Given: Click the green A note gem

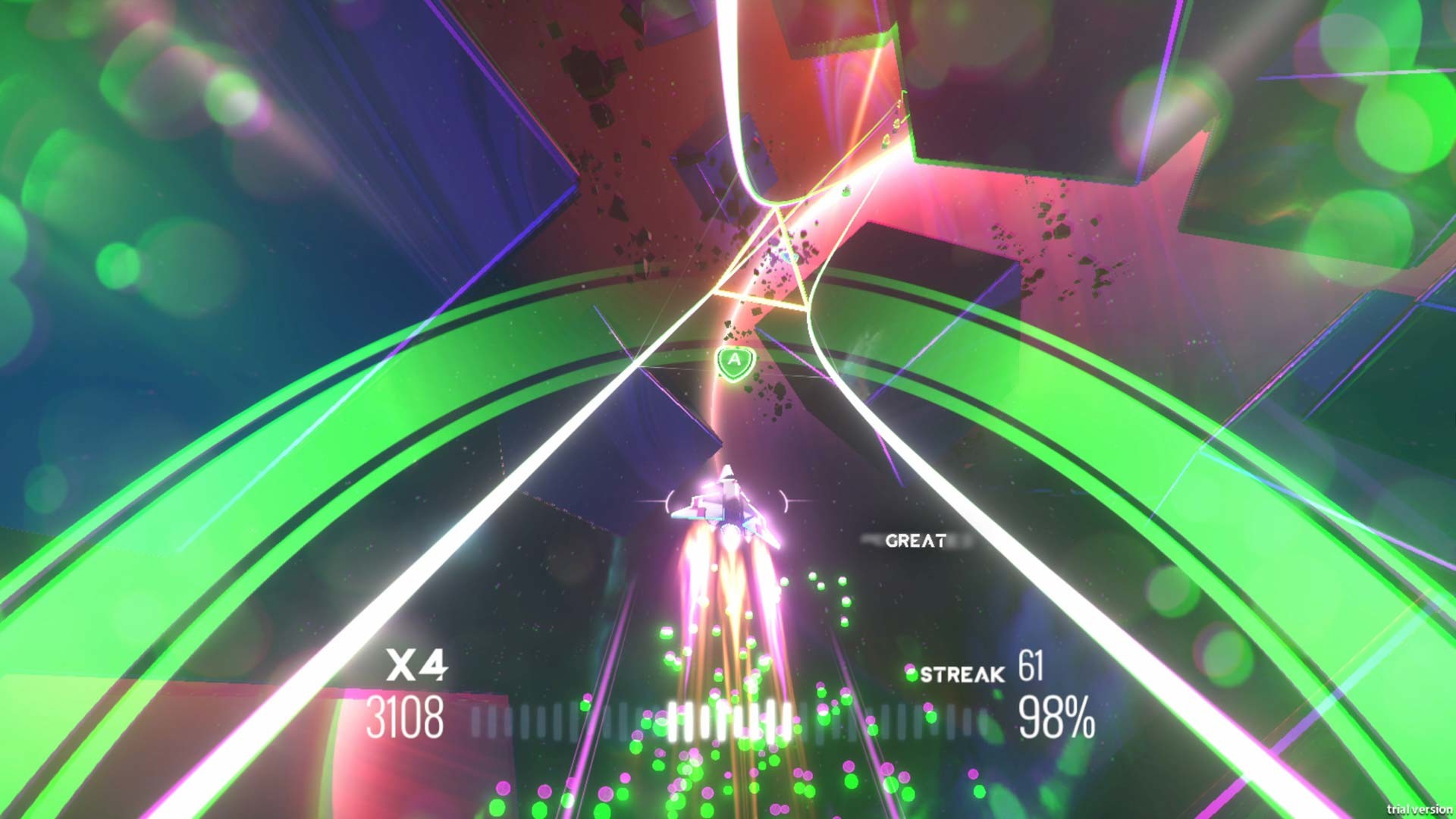Looking at the screenshot, I should (733, 361).
